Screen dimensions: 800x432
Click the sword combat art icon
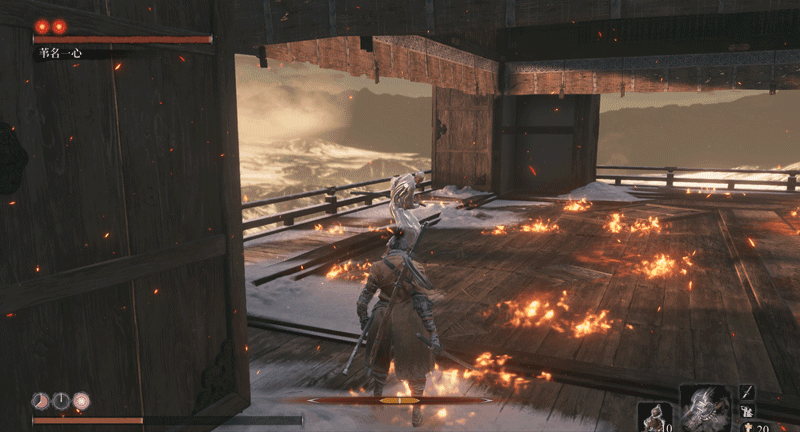[747, 392]
